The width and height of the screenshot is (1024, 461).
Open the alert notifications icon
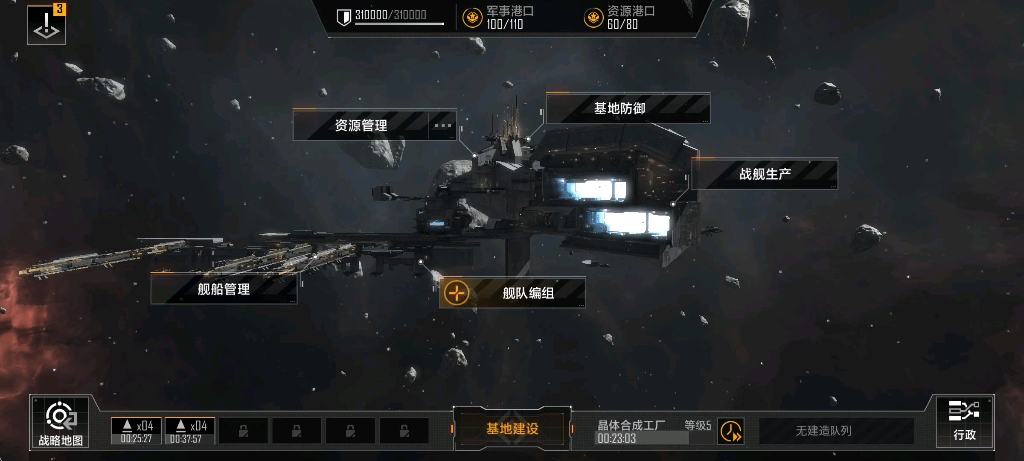(46, 25)
